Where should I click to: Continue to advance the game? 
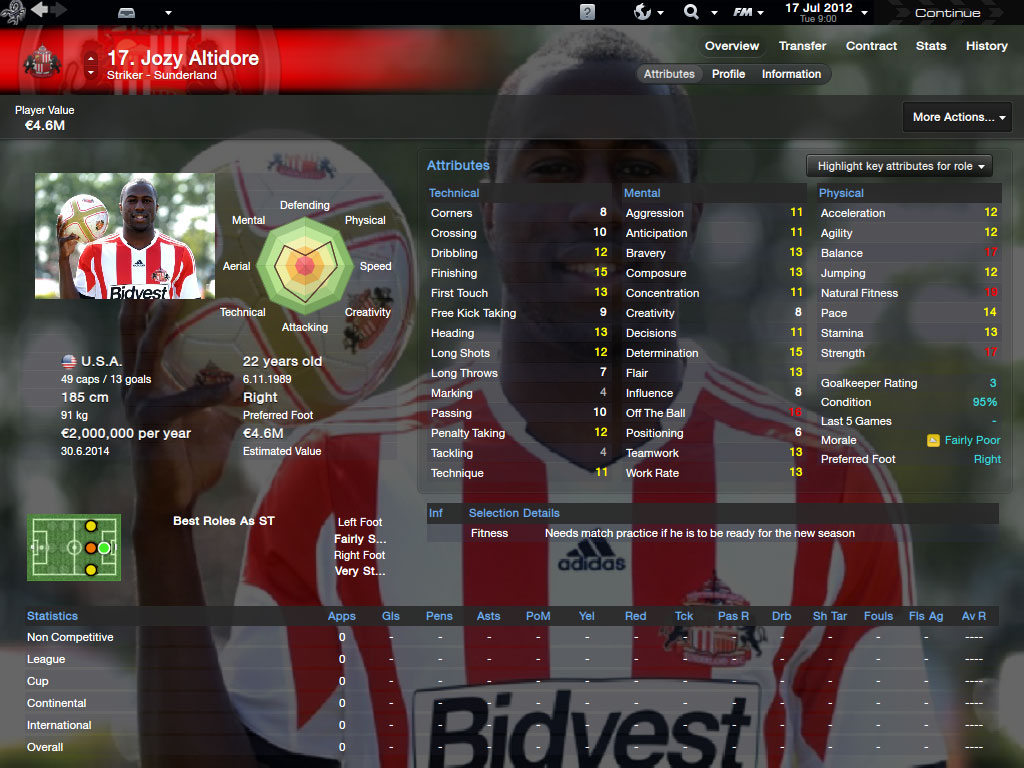pos(947,13)
